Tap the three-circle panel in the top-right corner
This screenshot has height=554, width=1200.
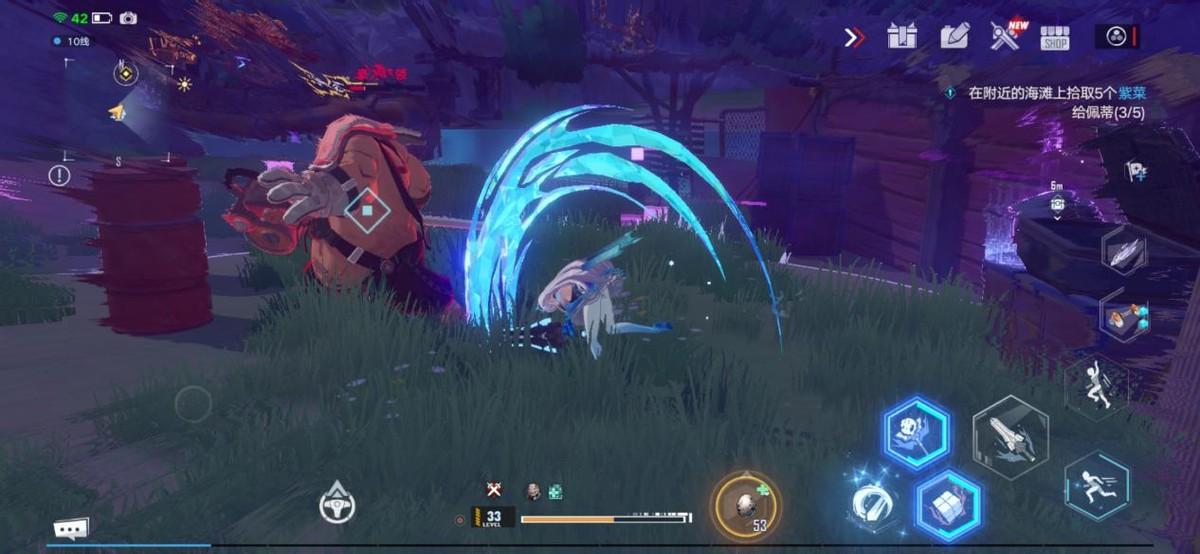pyautogui.click(x=1117, y=37)
